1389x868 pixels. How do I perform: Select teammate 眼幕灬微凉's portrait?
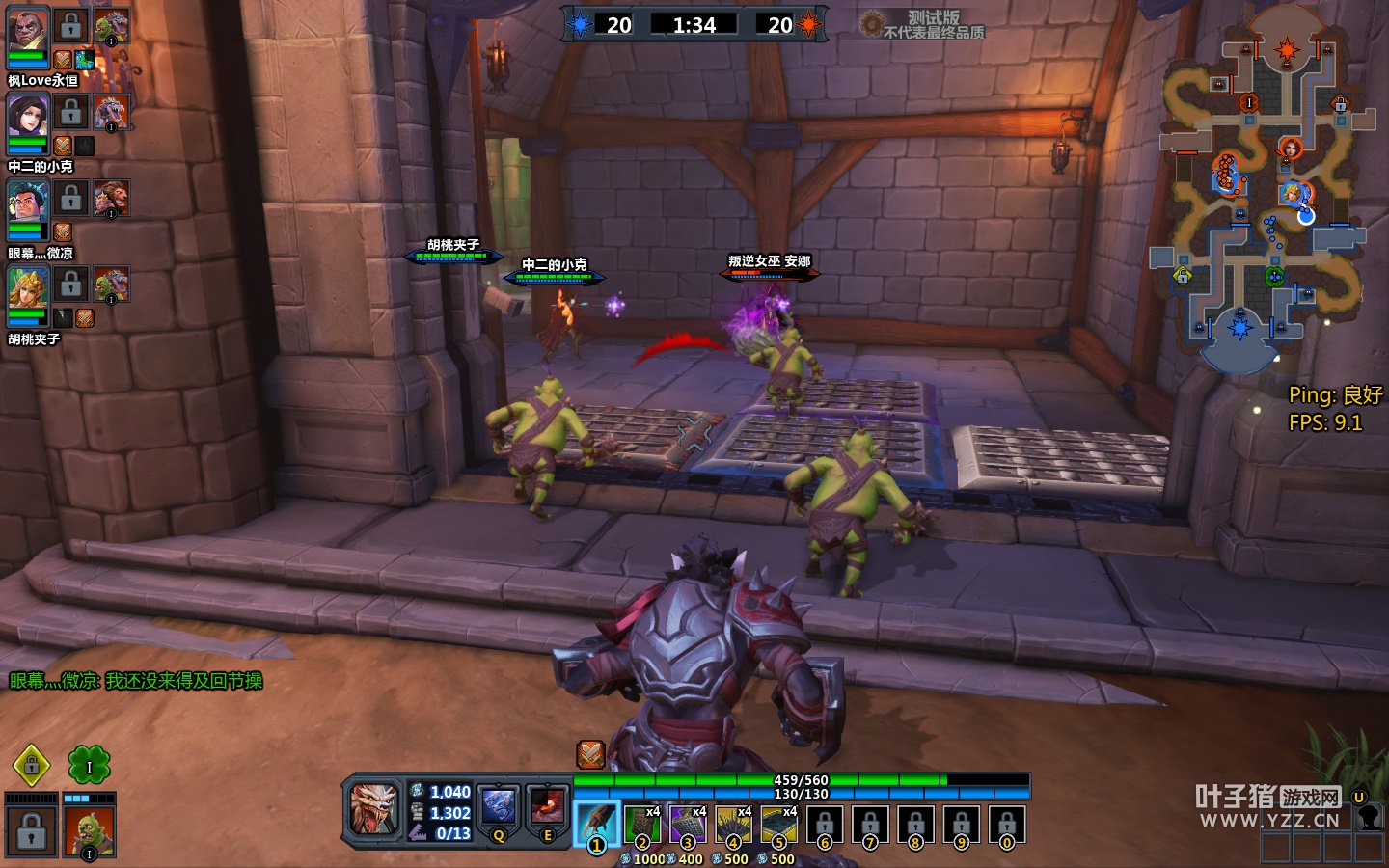pos(28,205)
